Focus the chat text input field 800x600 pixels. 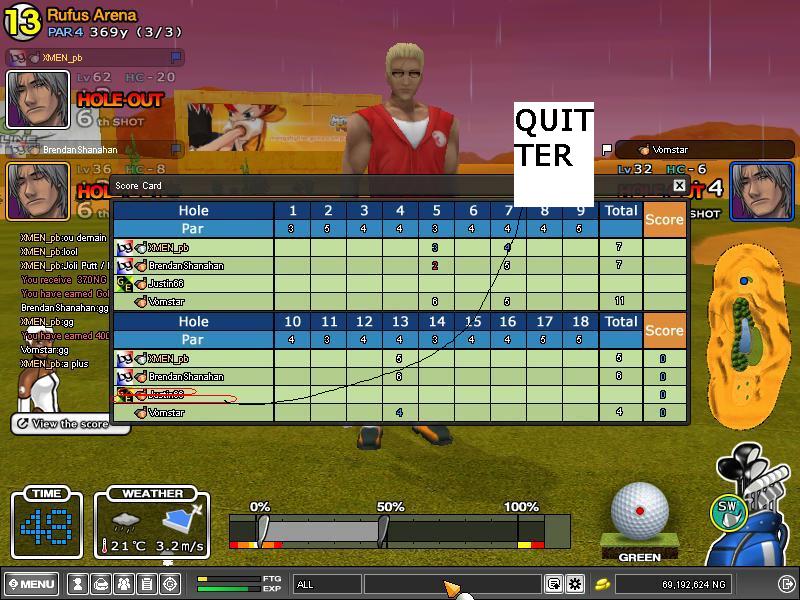click(450, 584)
